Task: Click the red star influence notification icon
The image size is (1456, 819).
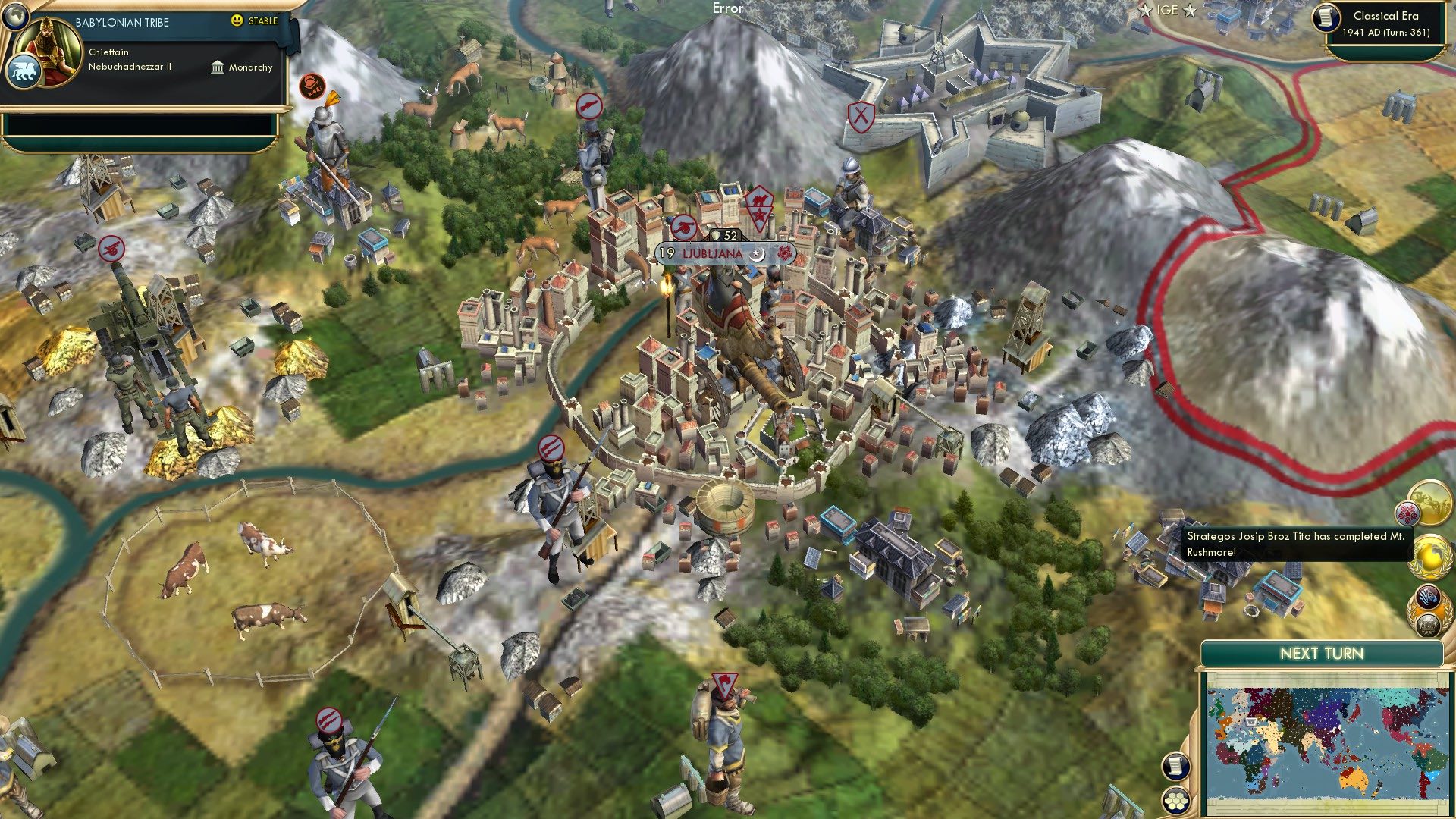Action: coord(1407,513)
